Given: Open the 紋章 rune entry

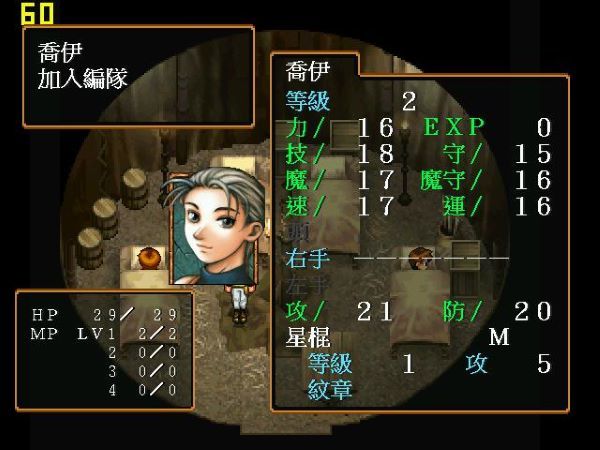Looking at the screenshot, I should click(x=330, y=388).
